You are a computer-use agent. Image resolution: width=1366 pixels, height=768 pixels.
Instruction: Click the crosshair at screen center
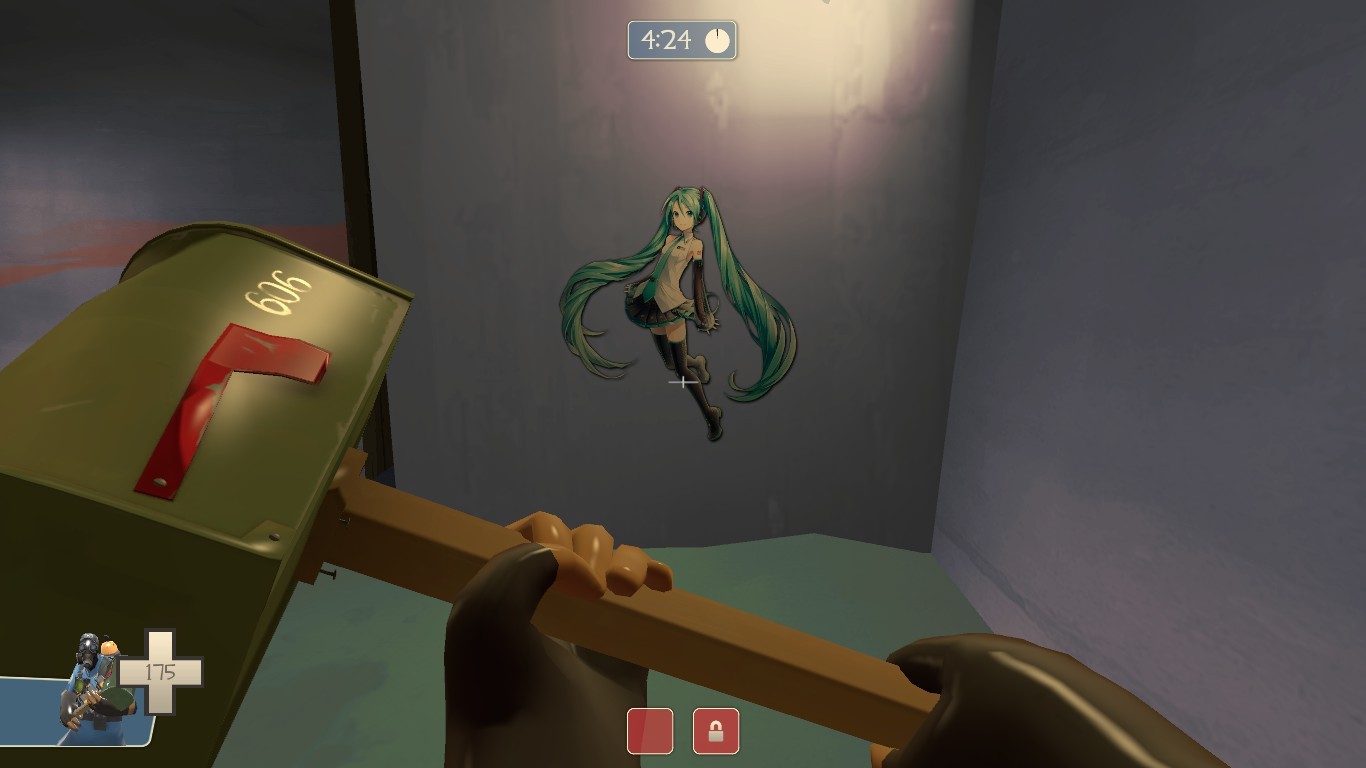683,383
